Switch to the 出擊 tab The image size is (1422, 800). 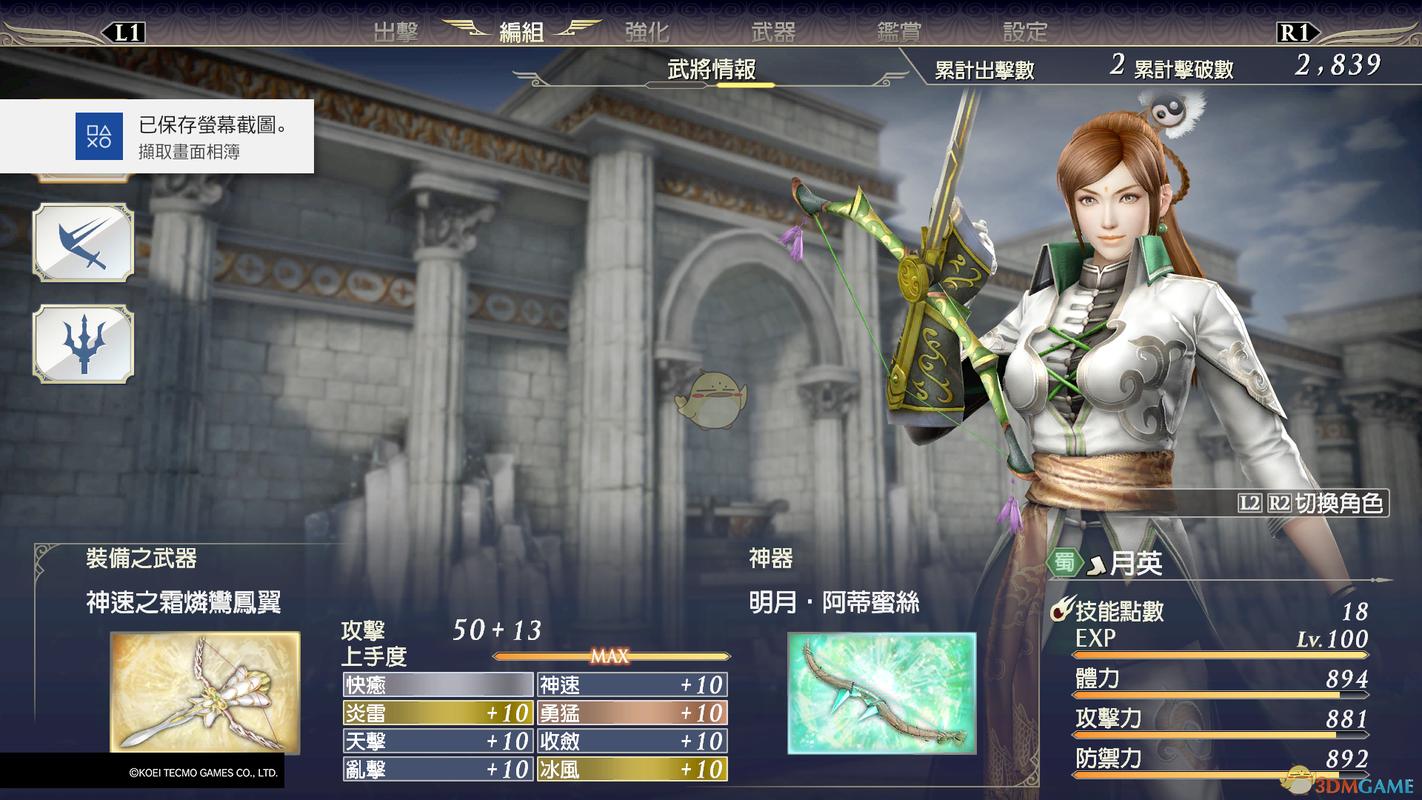pos(395,32)
